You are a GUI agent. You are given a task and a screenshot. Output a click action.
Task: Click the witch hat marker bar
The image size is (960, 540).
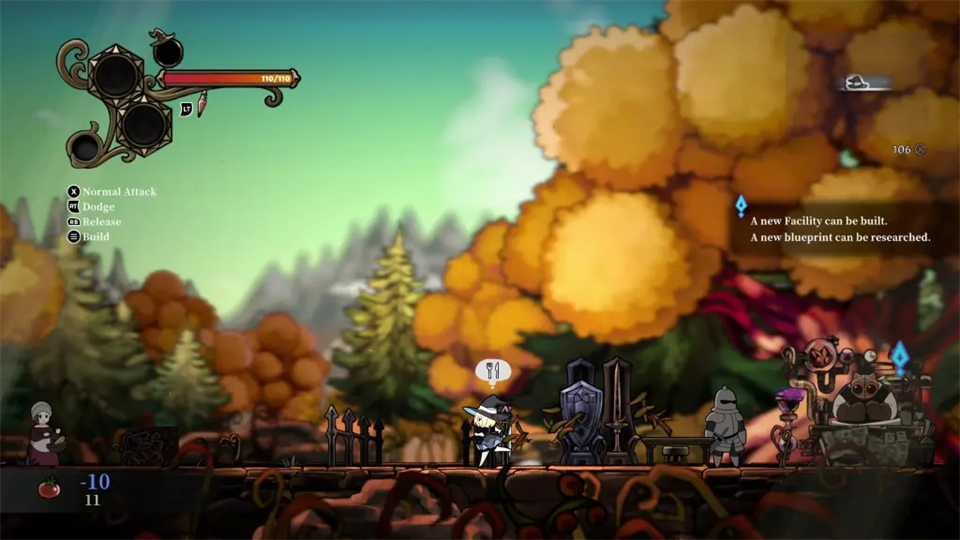[865, 84]
